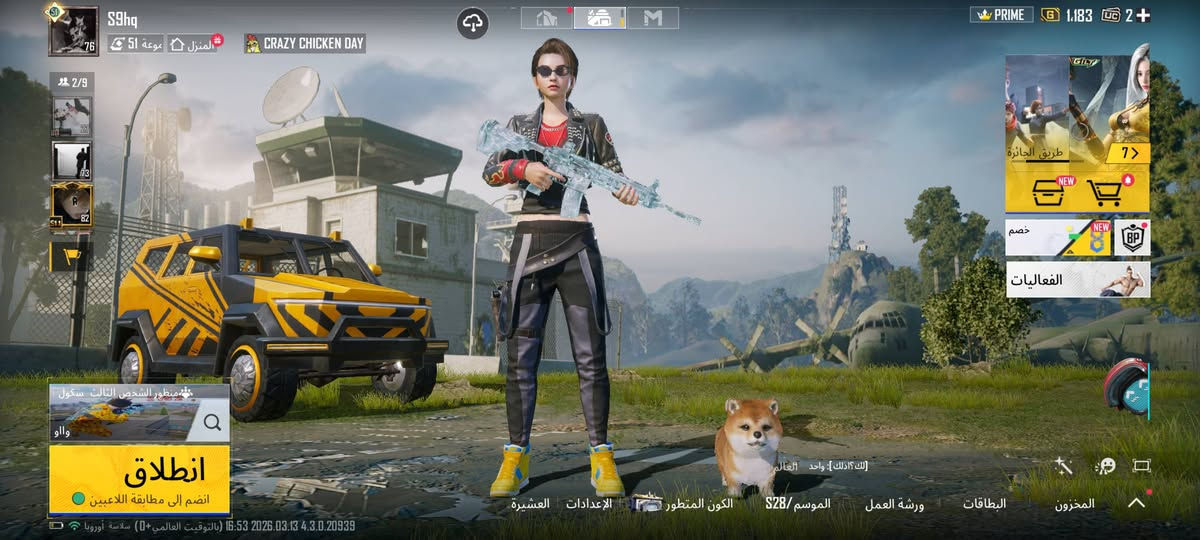Viewport: 1200px width, 540px height.
Task: Tap the yellow انطلاق start button
Action: (x=139, y=479)
